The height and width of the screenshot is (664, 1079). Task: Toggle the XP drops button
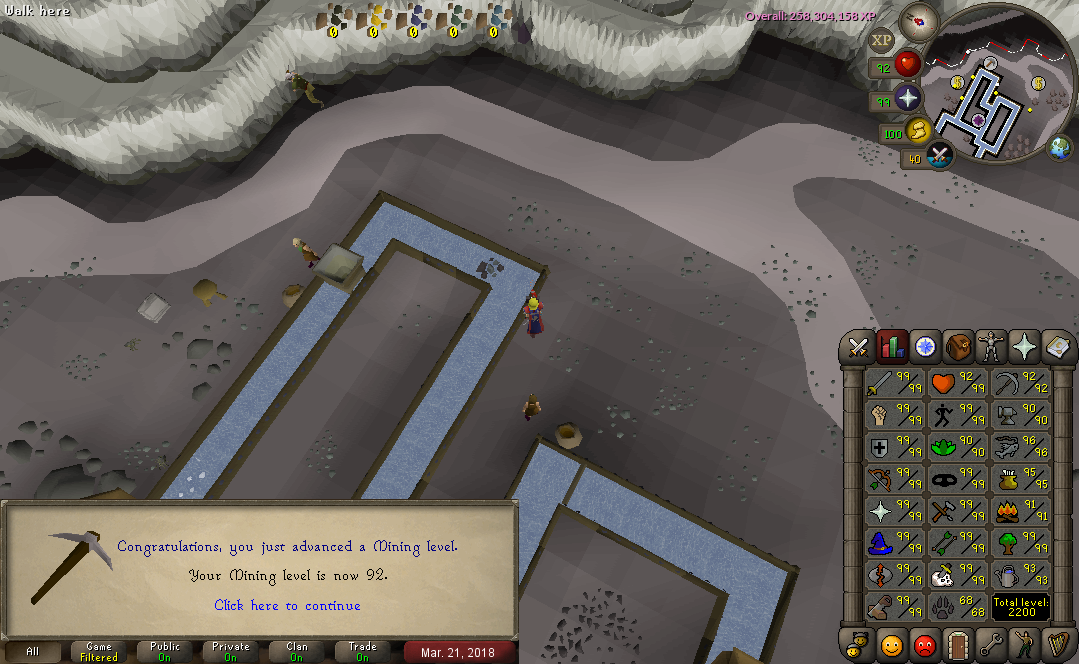coord(880,41)
